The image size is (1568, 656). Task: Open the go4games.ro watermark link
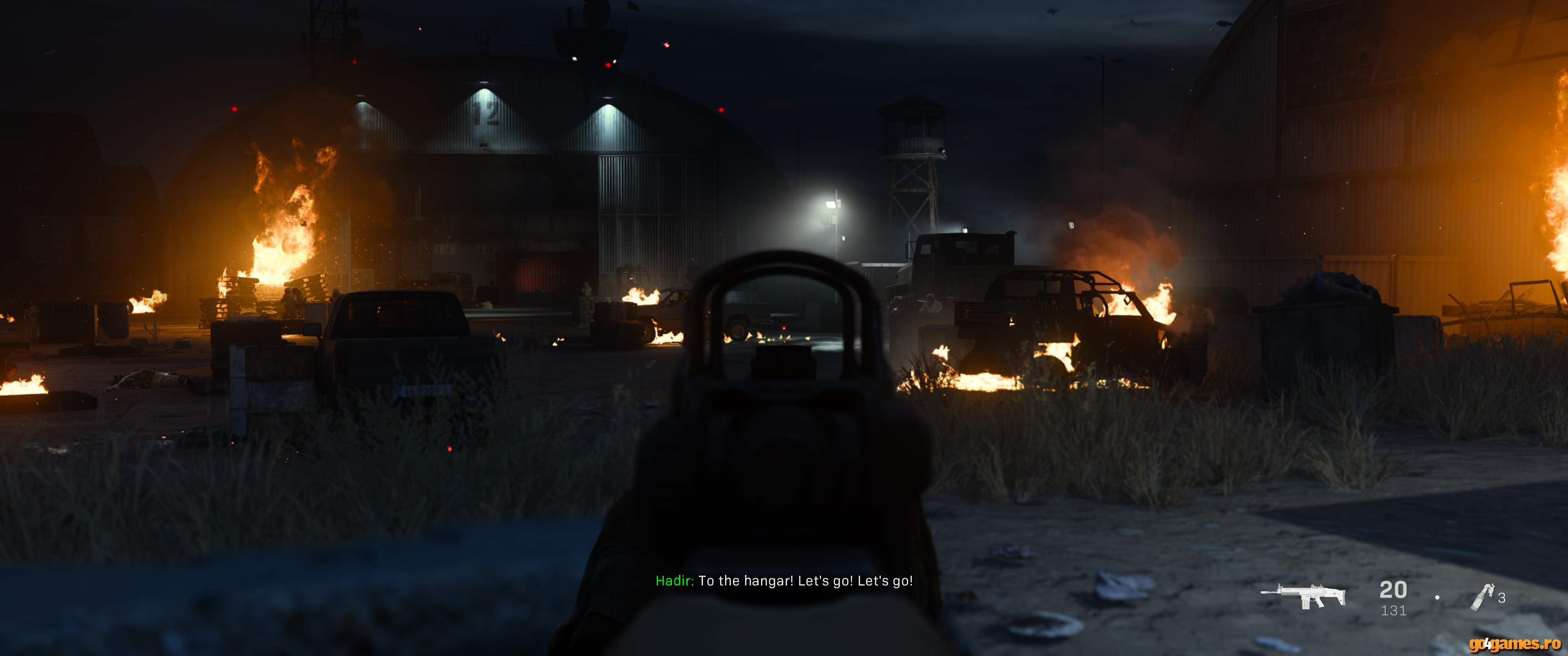click(1514, 643)
